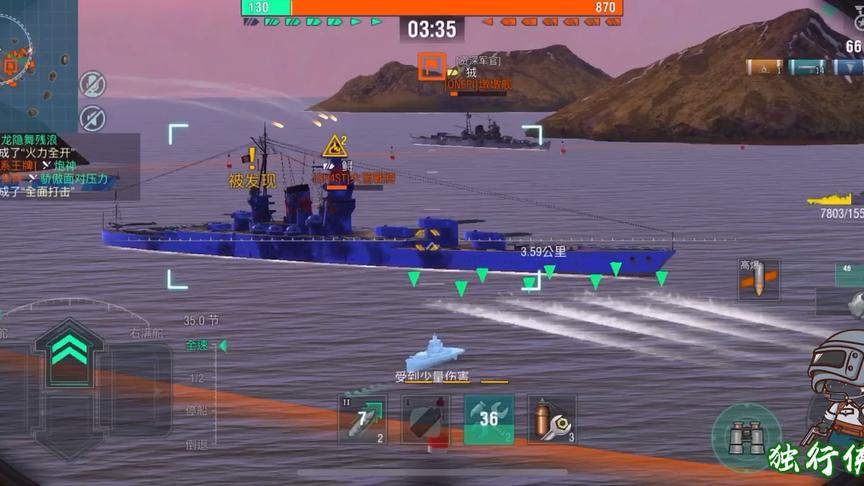Toggle the muted microphone icon
The height and width of the screenshot is (486, 864).
tap(92, 83)
